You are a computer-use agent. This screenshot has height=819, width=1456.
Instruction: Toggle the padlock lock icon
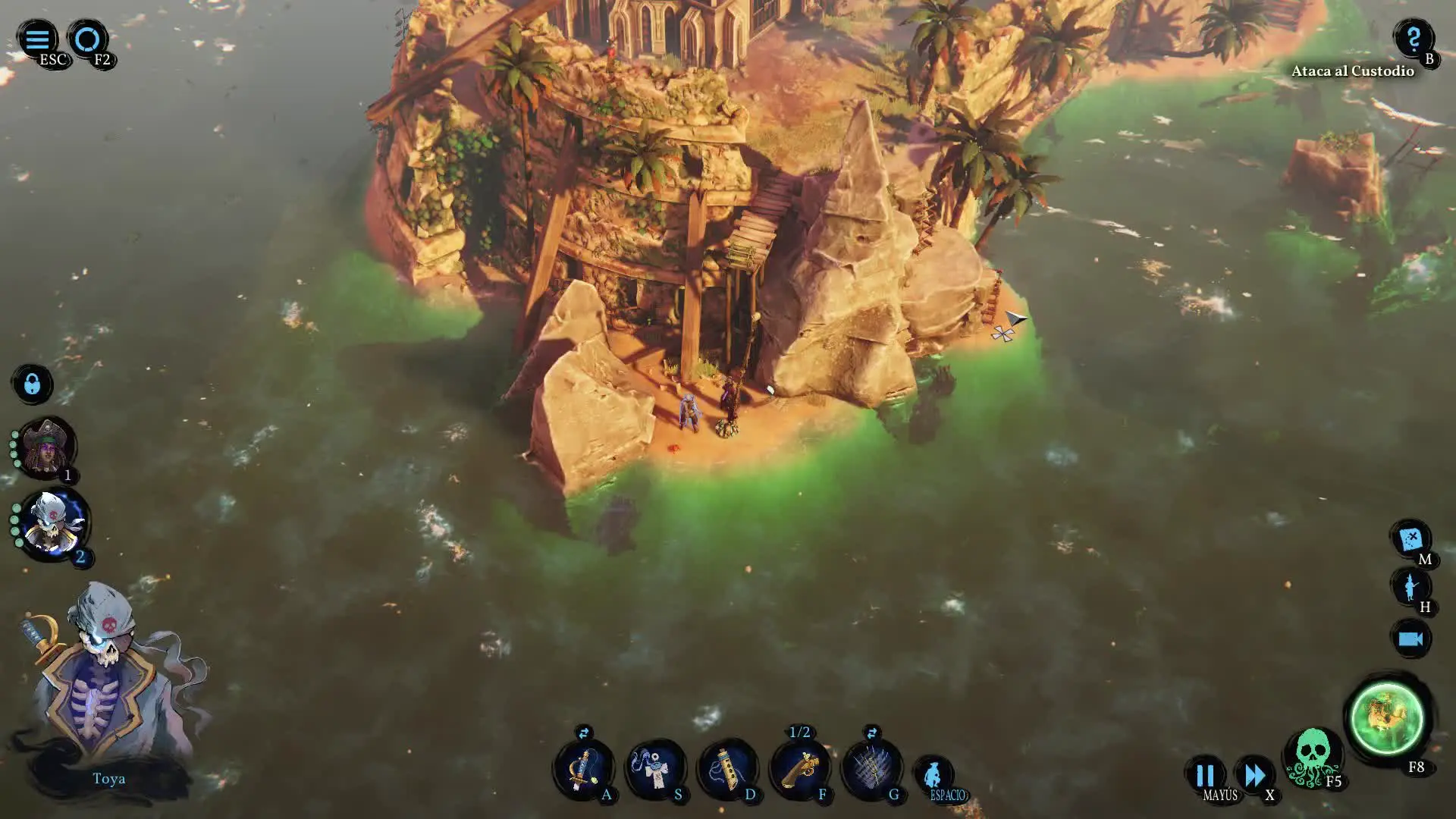(x=32, y=384)
